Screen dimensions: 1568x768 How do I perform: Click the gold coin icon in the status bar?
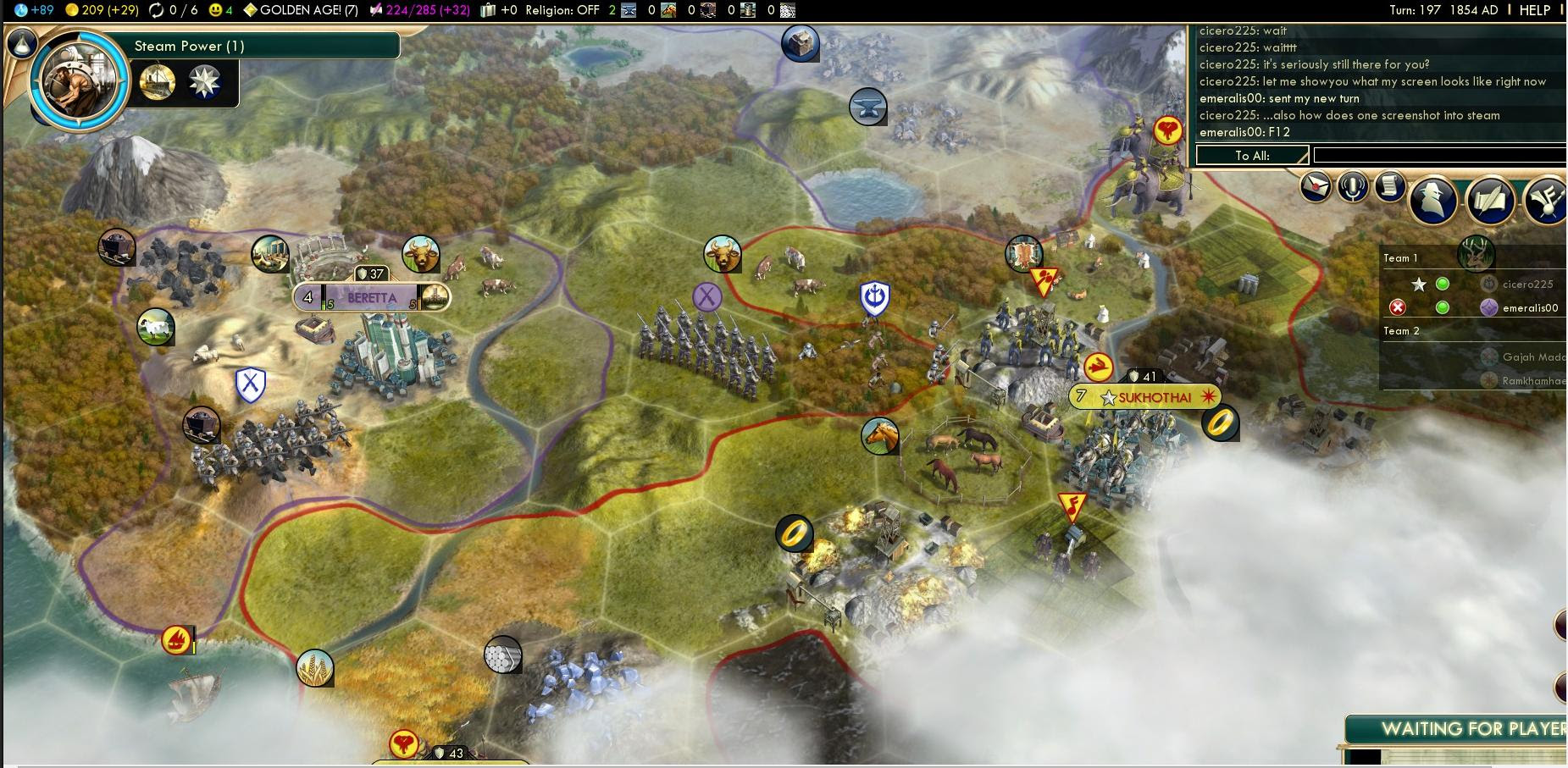[73, 11]
